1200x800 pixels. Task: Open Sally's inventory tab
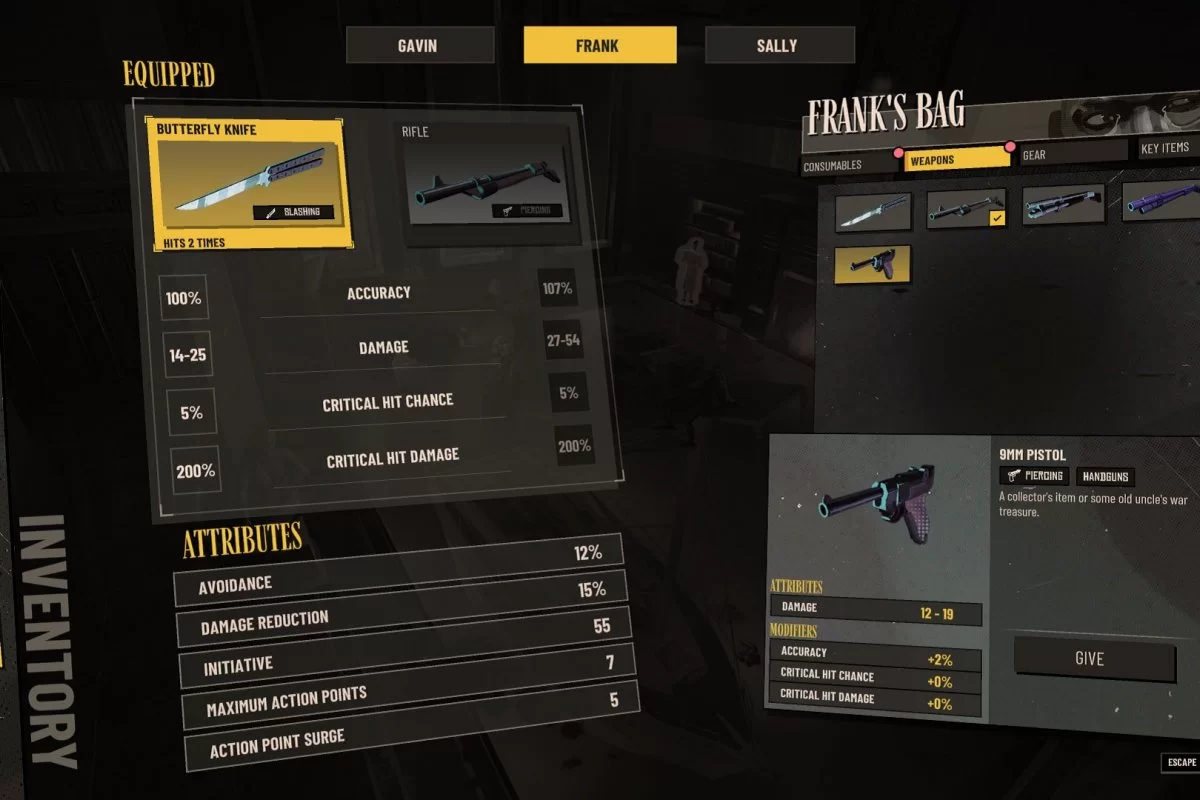click(779, 45)
